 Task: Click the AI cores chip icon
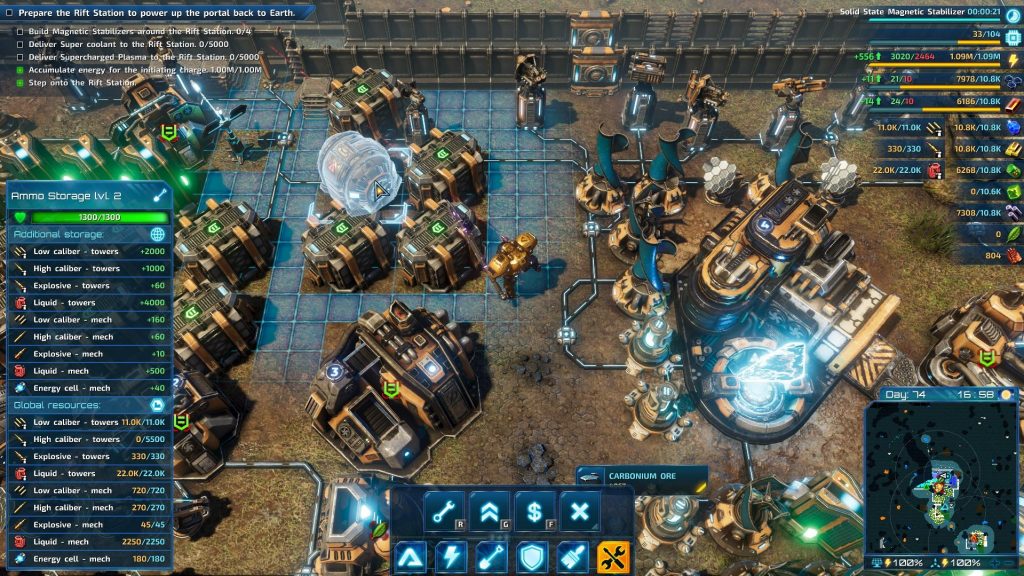pos(1012,35)
